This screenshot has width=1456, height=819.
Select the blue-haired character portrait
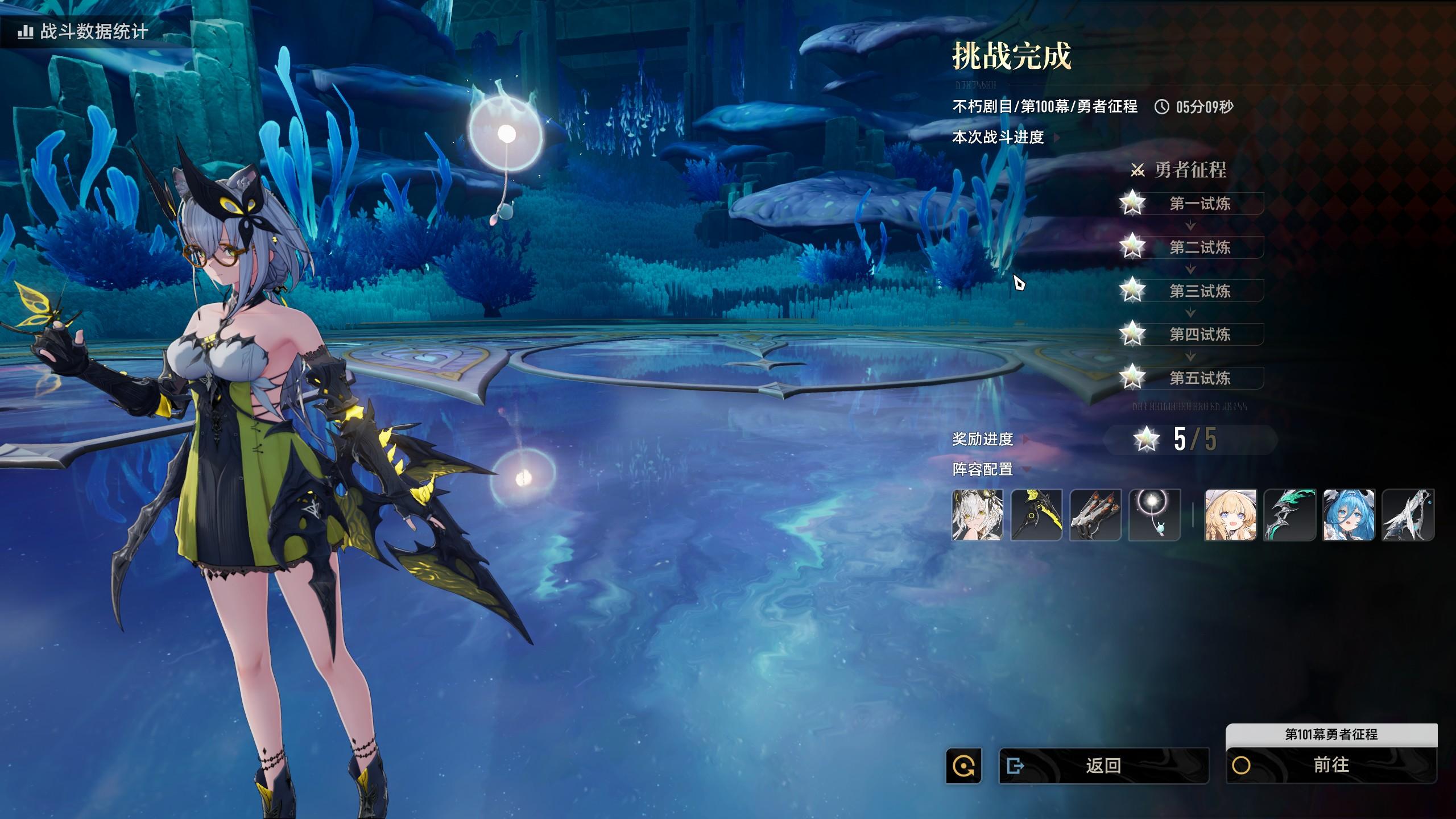coord(1349,515)
